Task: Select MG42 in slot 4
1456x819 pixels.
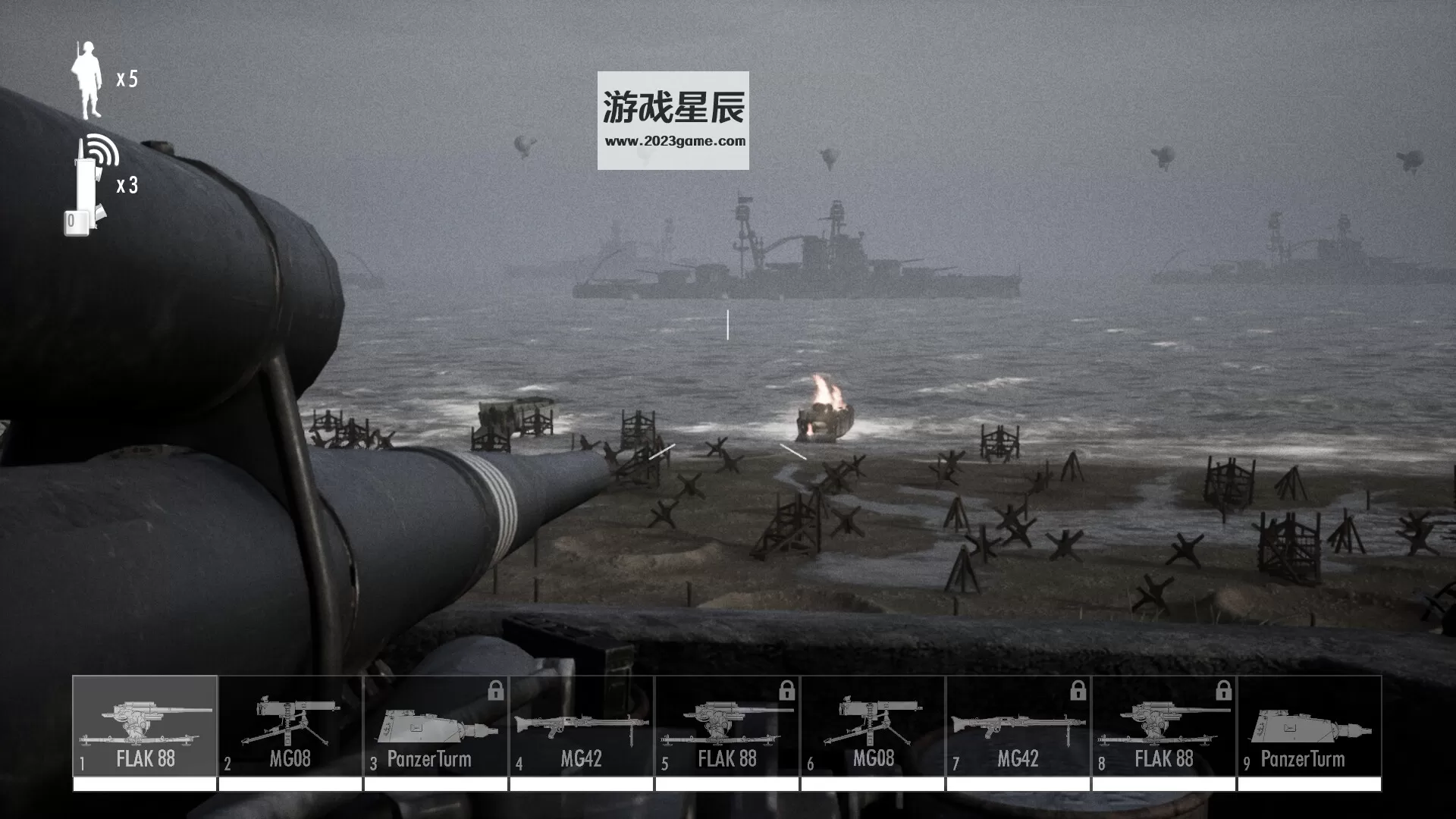Action: 582,726
